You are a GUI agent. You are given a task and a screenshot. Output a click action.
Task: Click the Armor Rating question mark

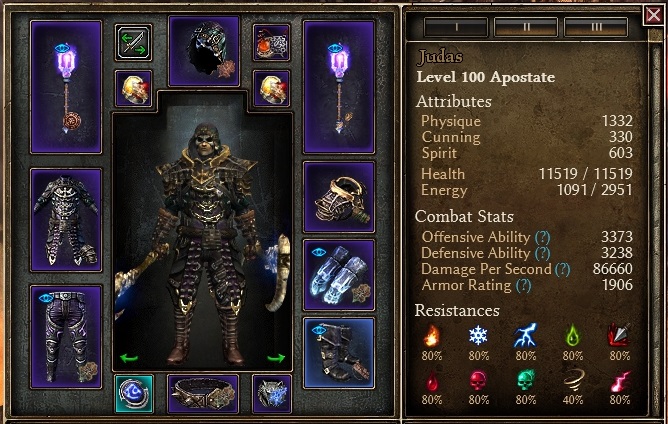[x=522, y=285]
